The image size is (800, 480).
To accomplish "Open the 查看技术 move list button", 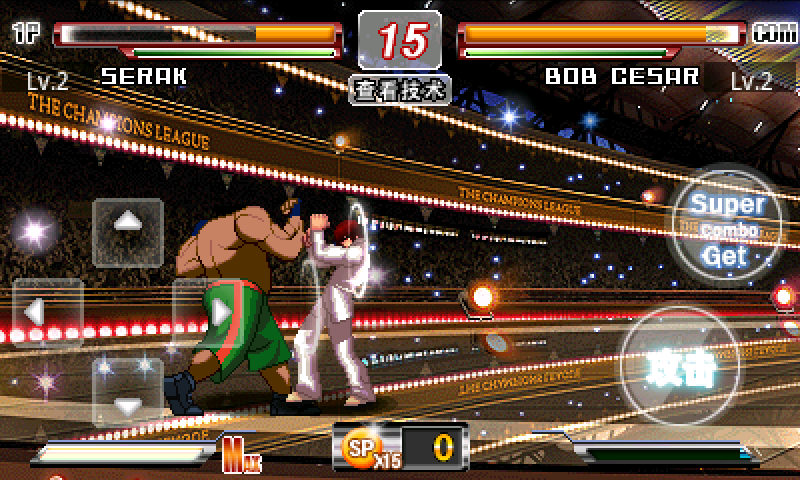I will click(400, 89).
